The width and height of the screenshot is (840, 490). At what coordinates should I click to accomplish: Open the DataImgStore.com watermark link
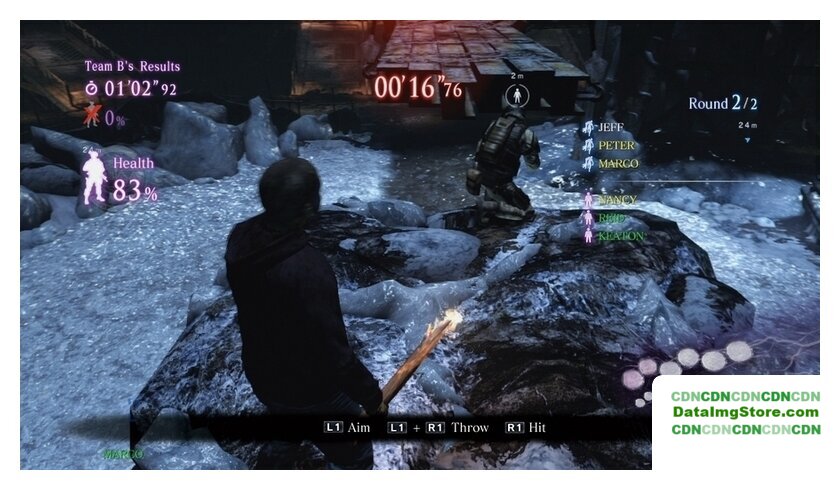click(745, 412)
